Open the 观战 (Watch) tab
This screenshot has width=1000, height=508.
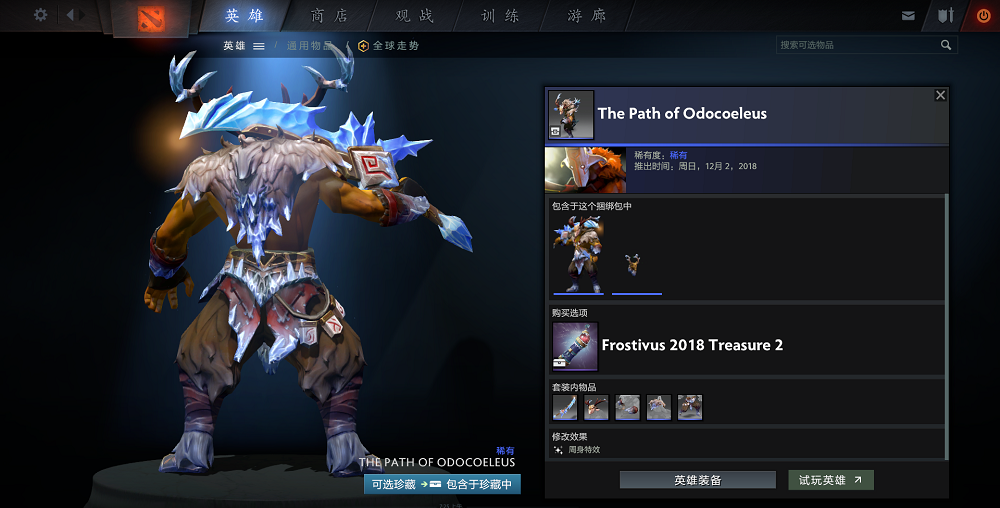click(415, 16)
